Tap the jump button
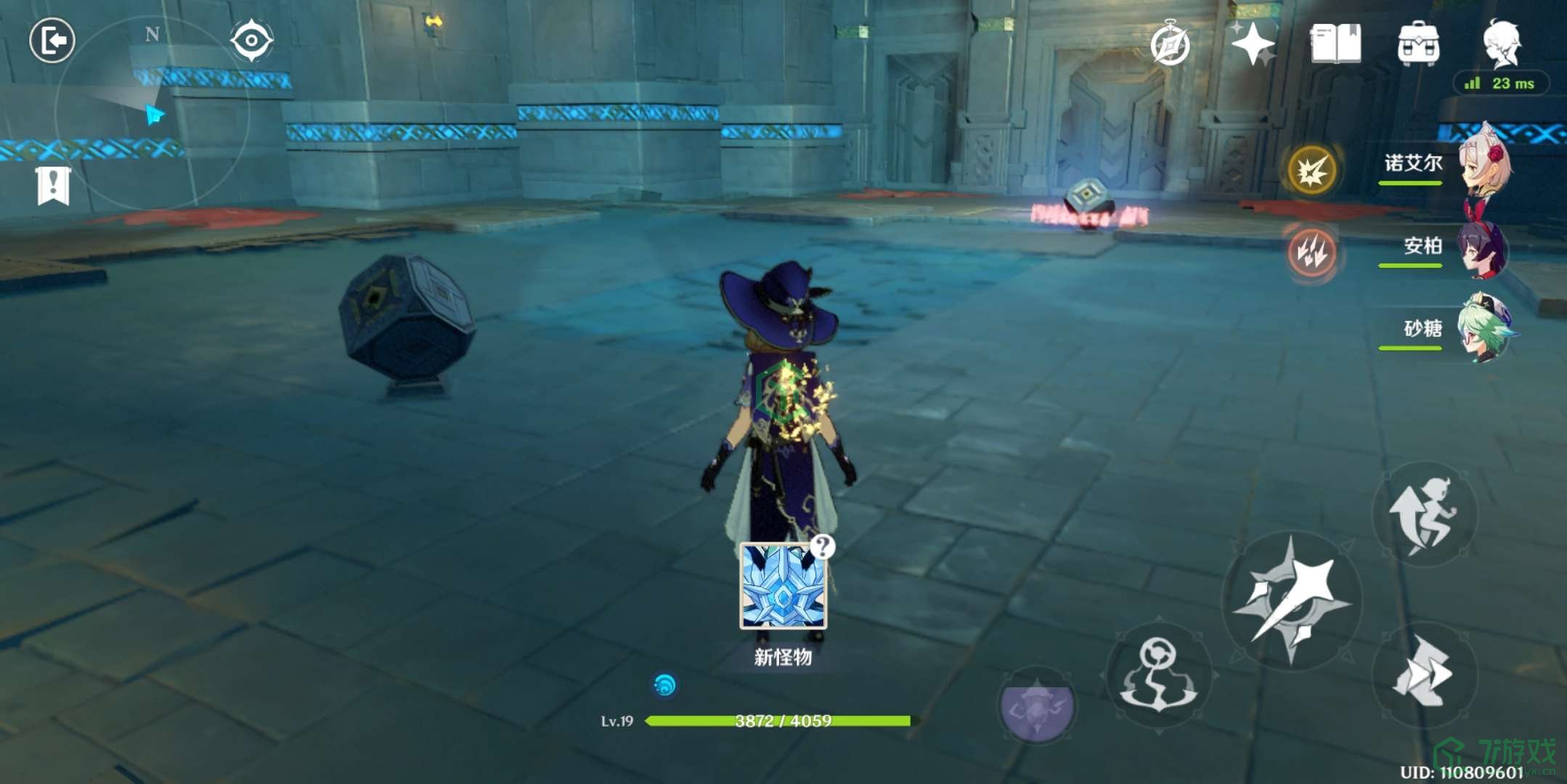This screenshot has height=784, width=1567. click(1424, 513)
